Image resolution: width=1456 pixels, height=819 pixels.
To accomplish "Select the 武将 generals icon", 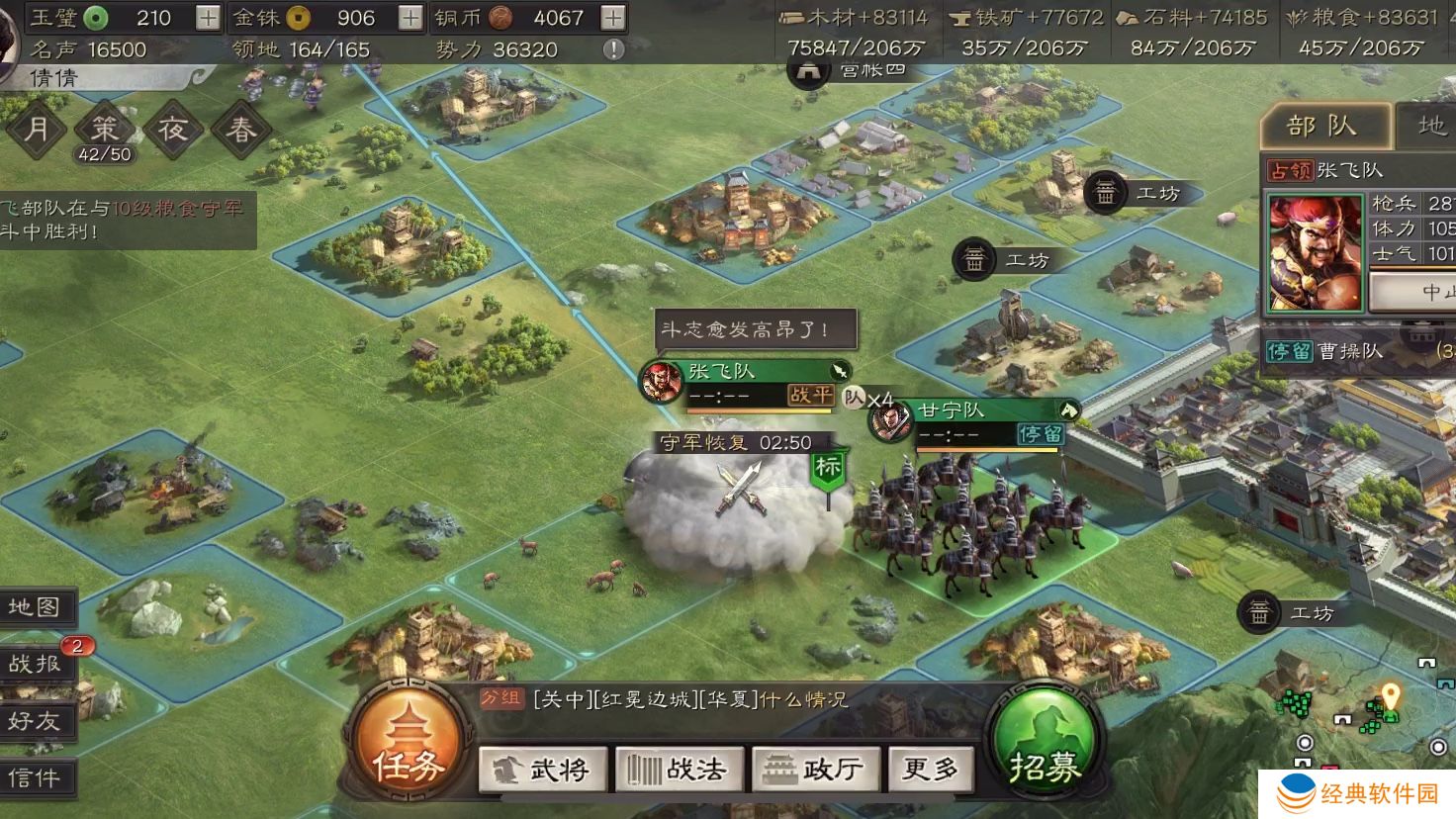I will (x=545, y=769).
